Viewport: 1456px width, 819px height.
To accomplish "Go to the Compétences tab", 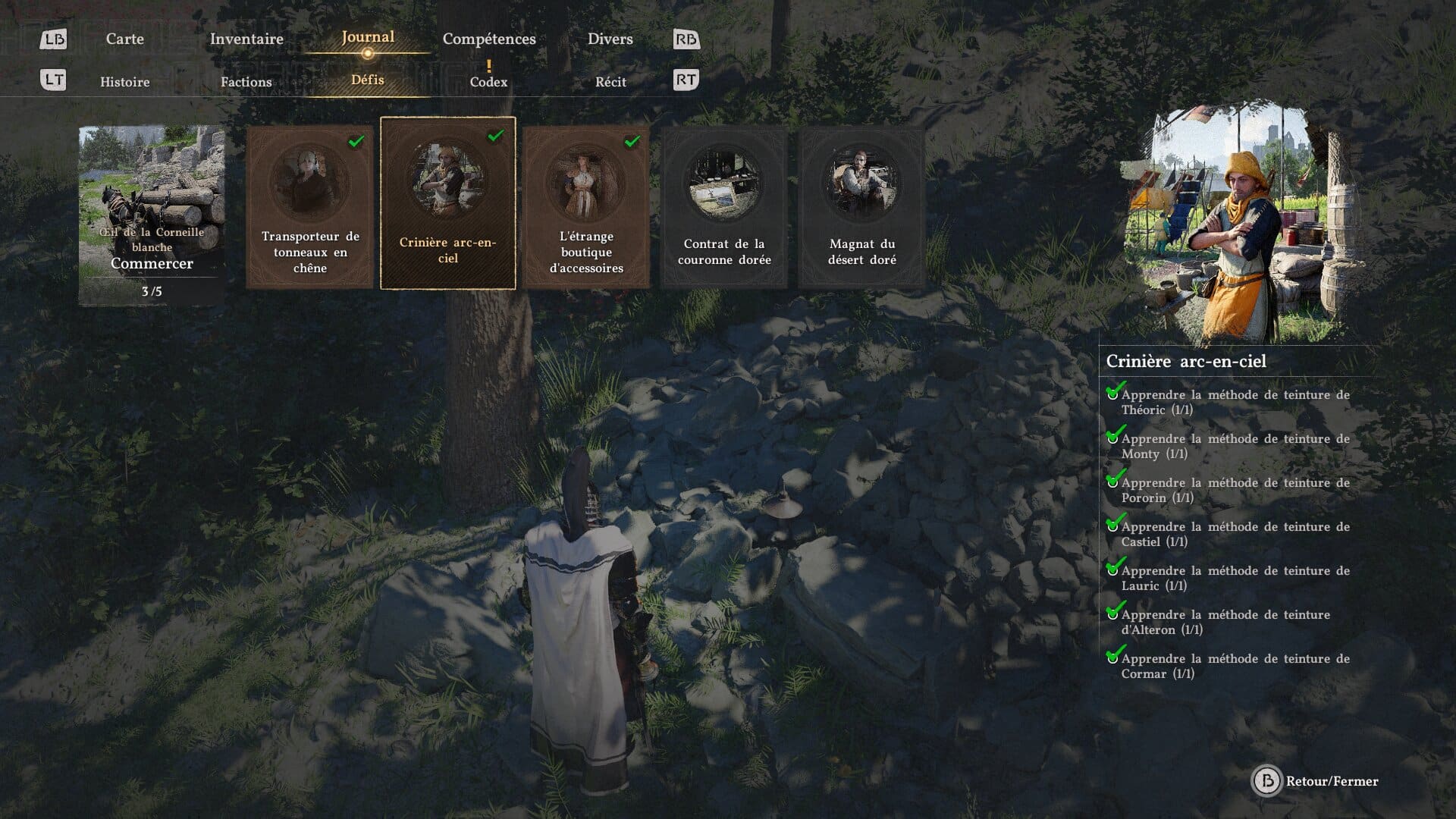I will click(489, 39).
